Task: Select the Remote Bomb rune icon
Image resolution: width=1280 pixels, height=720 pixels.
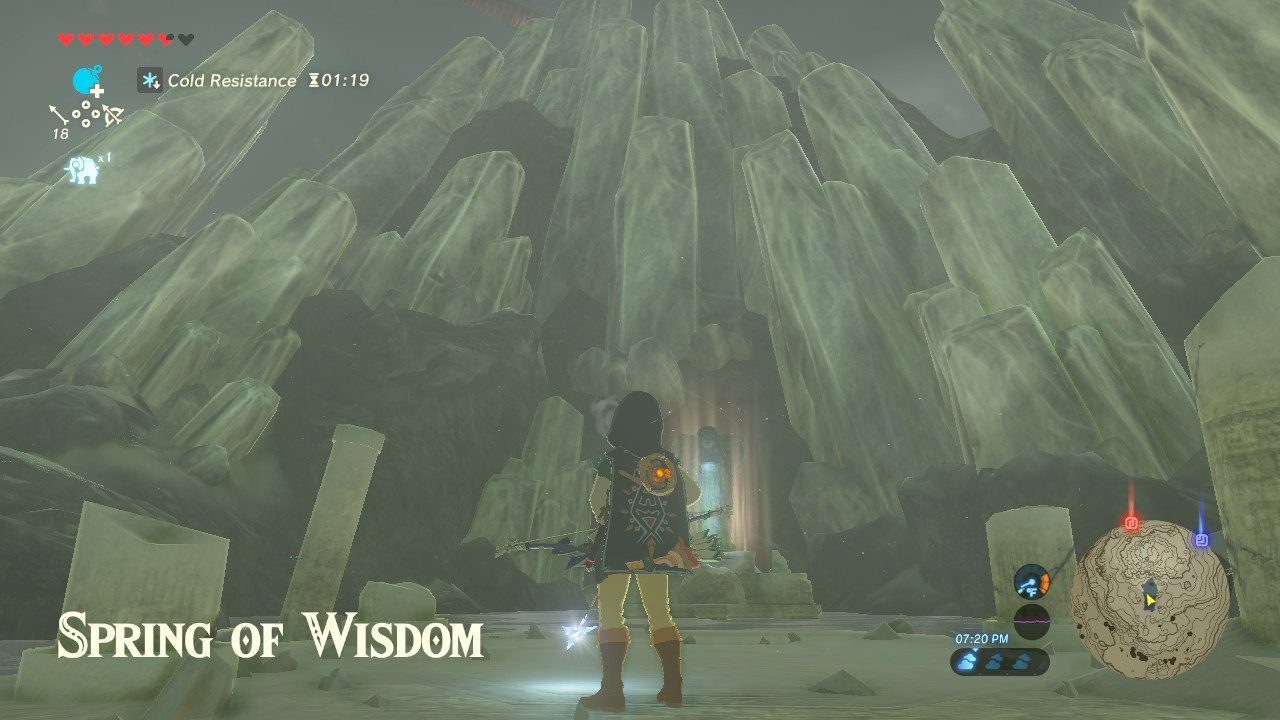Action: coord(88,79)
